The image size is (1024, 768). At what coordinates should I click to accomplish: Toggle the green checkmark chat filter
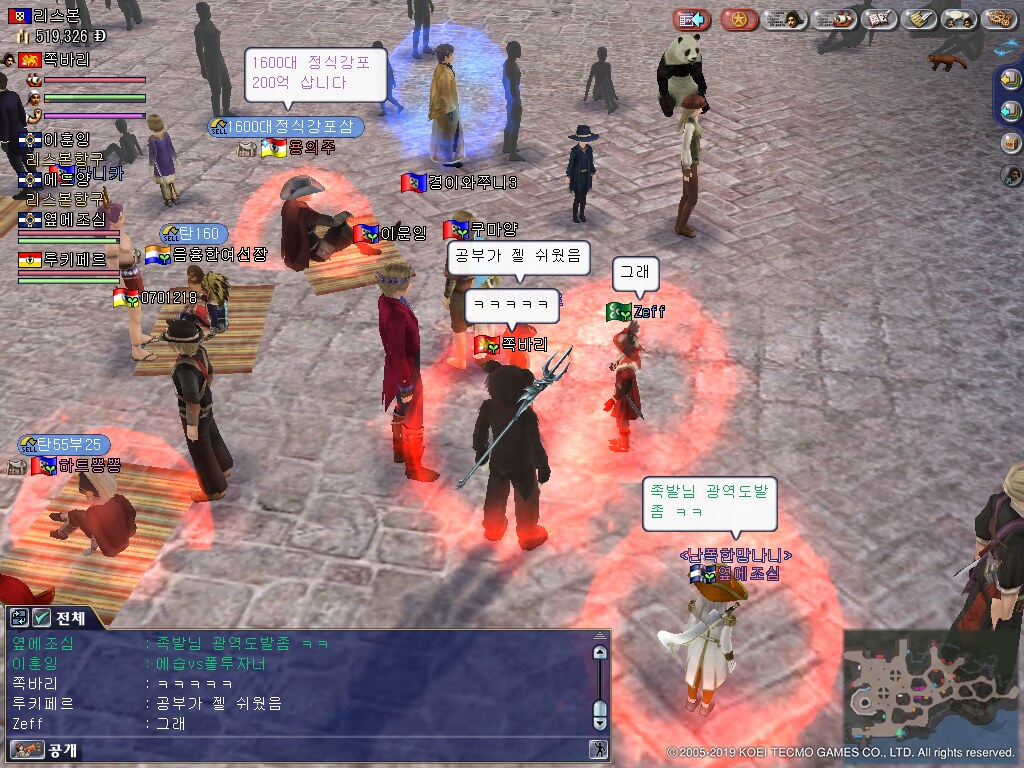pyautogui.click(x=42, y=617)
